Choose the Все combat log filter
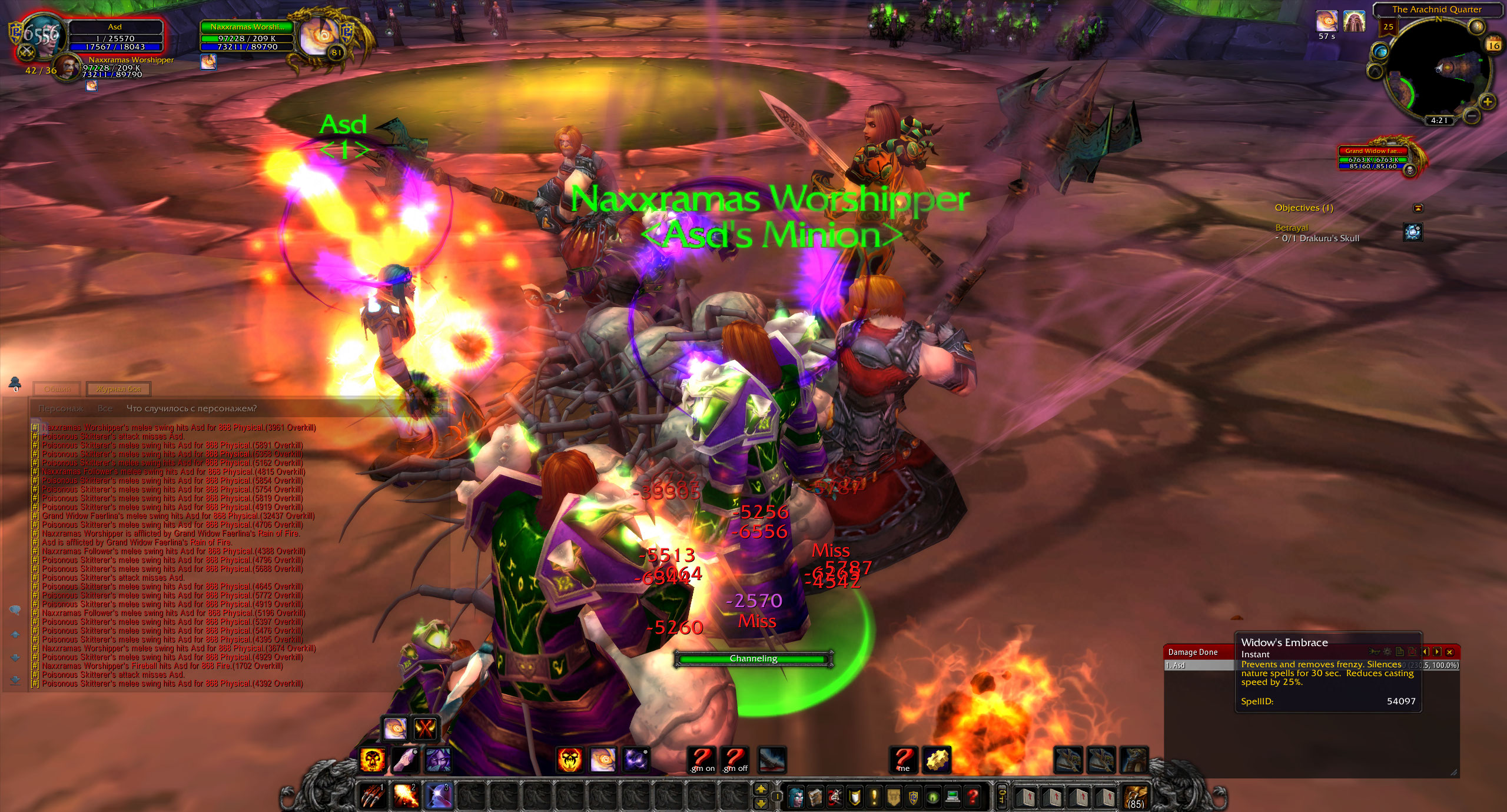 [x=105, y=408]
